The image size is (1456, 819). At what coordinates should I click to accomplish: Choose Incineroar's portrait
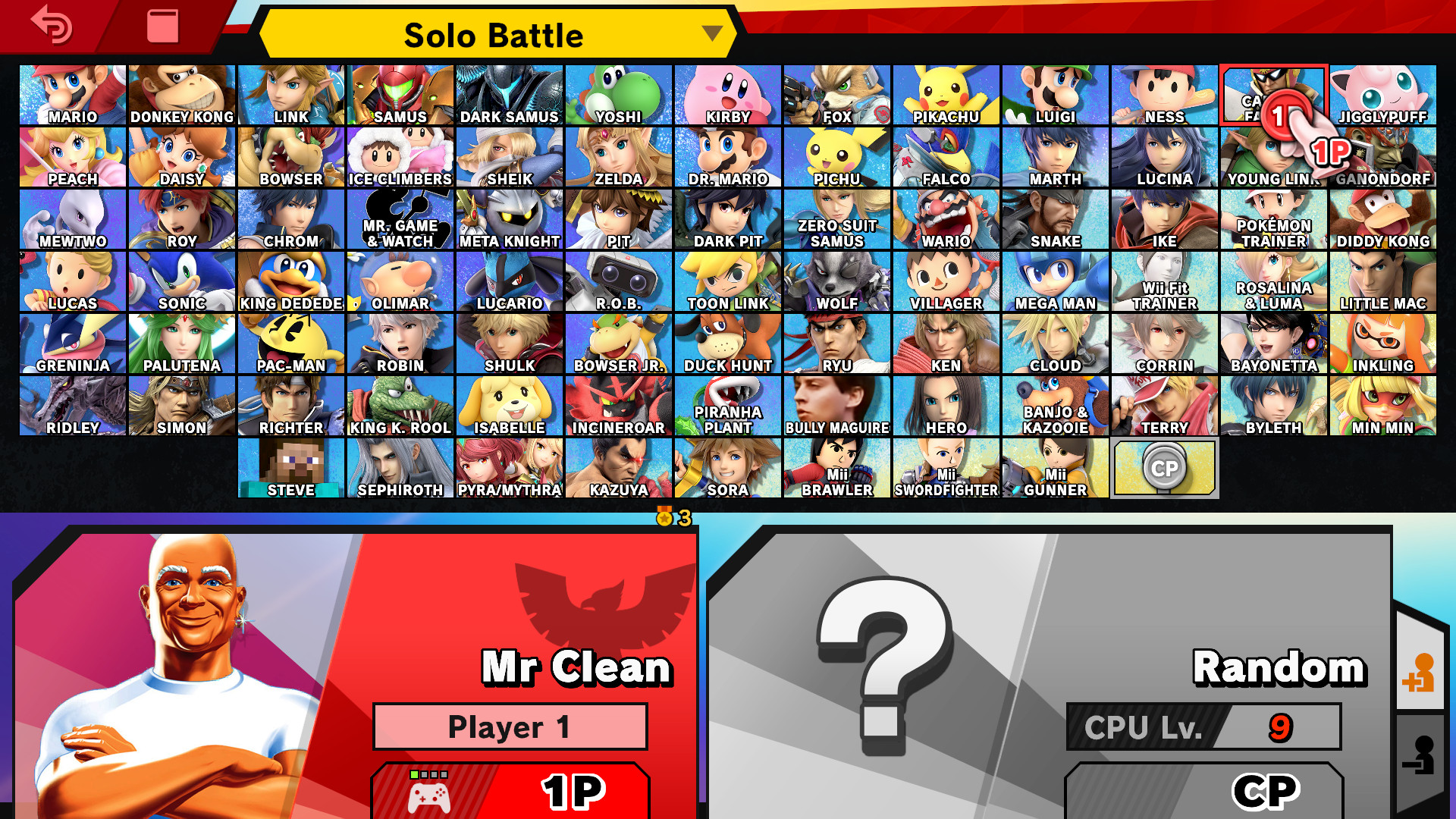point(618,406)
